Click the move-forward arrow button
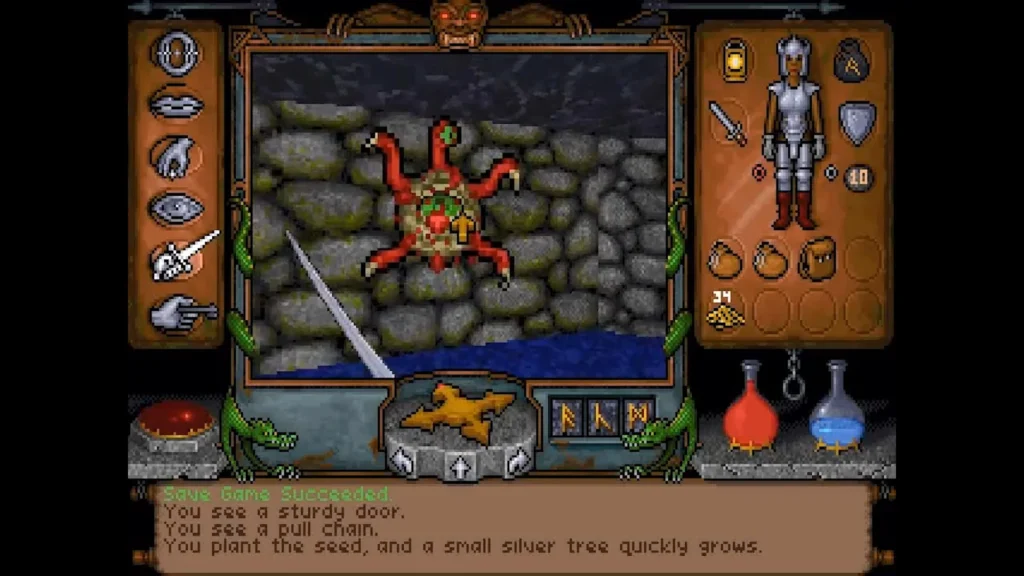 click(x=459, y=465)
